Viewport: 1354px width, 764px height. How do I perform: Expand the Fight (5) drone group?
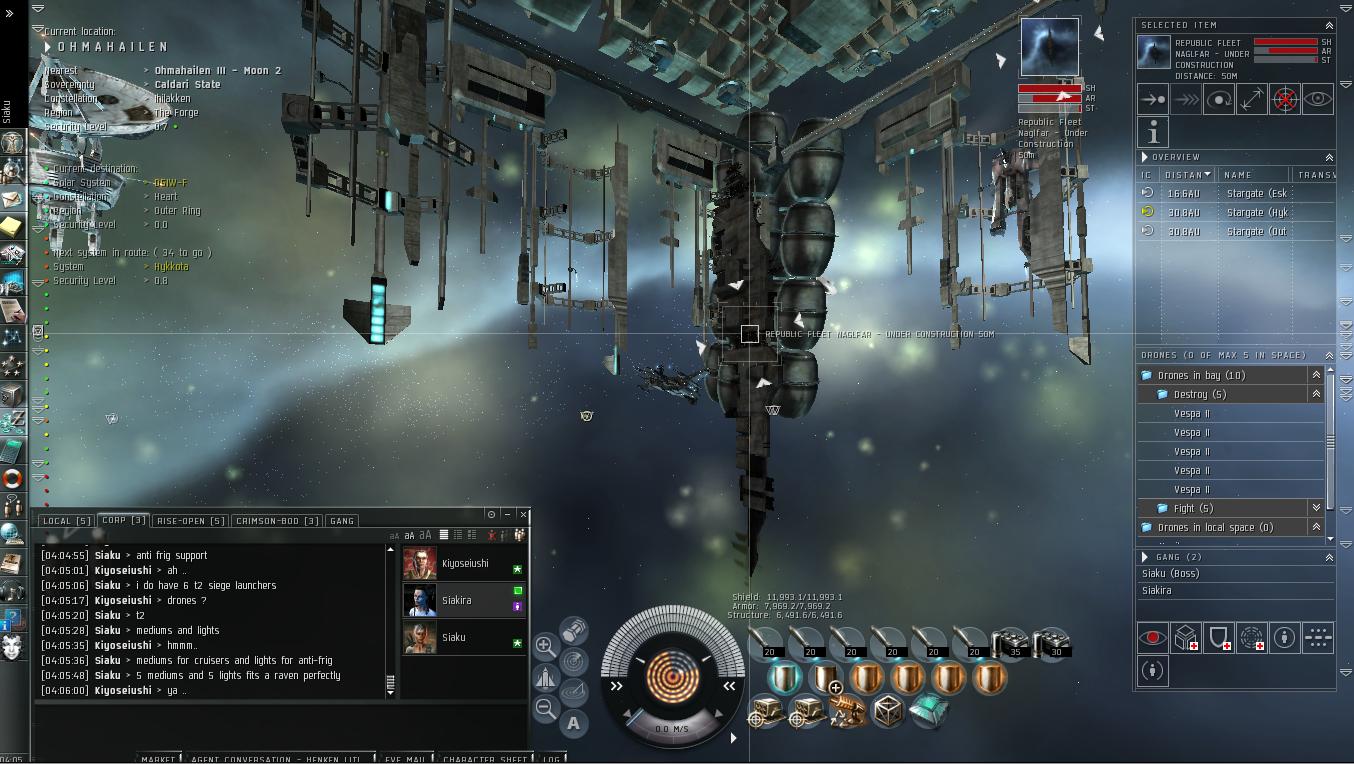(1316, 508)
